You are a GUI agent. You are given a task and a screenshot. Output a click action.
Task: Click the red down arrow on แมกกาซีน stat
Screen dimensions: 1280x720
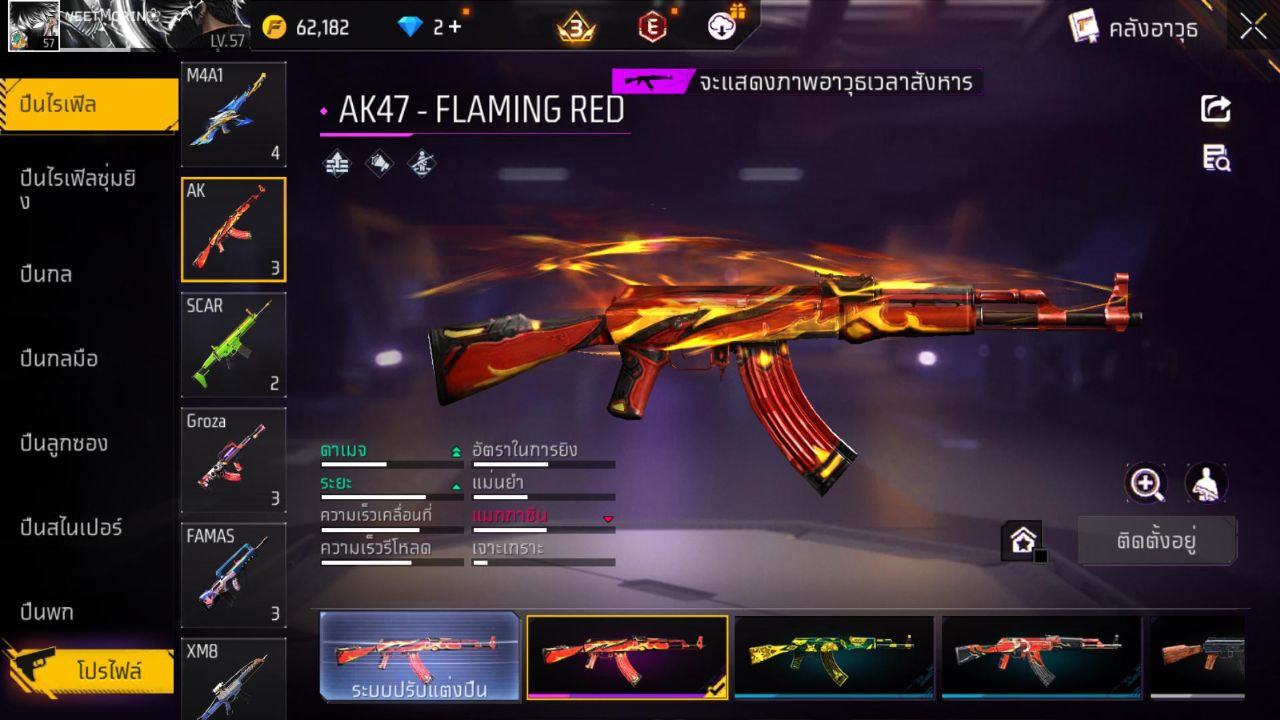(x=607, y=518)
